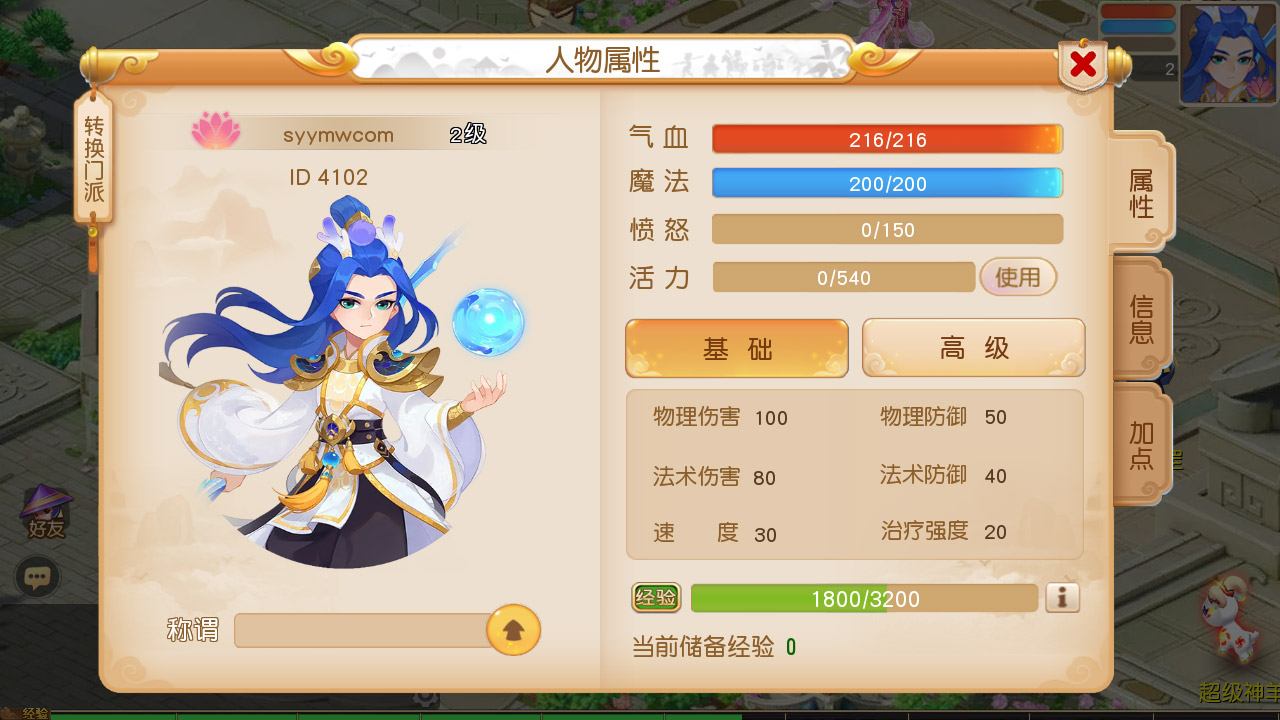1280x720 pixels.
Task: Switch to the 属性 tab
Action: click(x=1141, y=193)
